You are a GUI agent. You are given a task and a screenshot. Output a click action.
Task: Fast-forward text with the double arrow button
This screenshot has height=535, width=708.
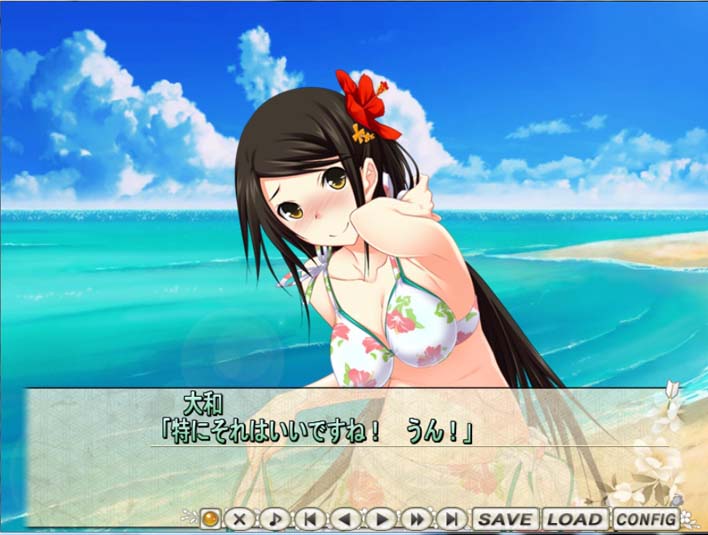click(x=416, y=519)
